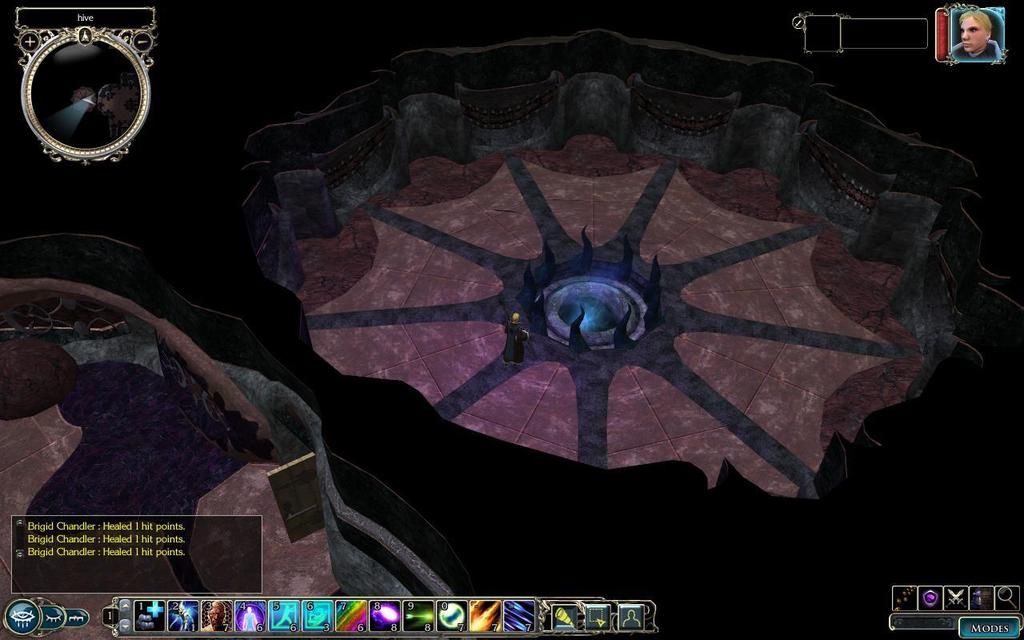Cast the green ray spell in slot 9

[419, 615]
